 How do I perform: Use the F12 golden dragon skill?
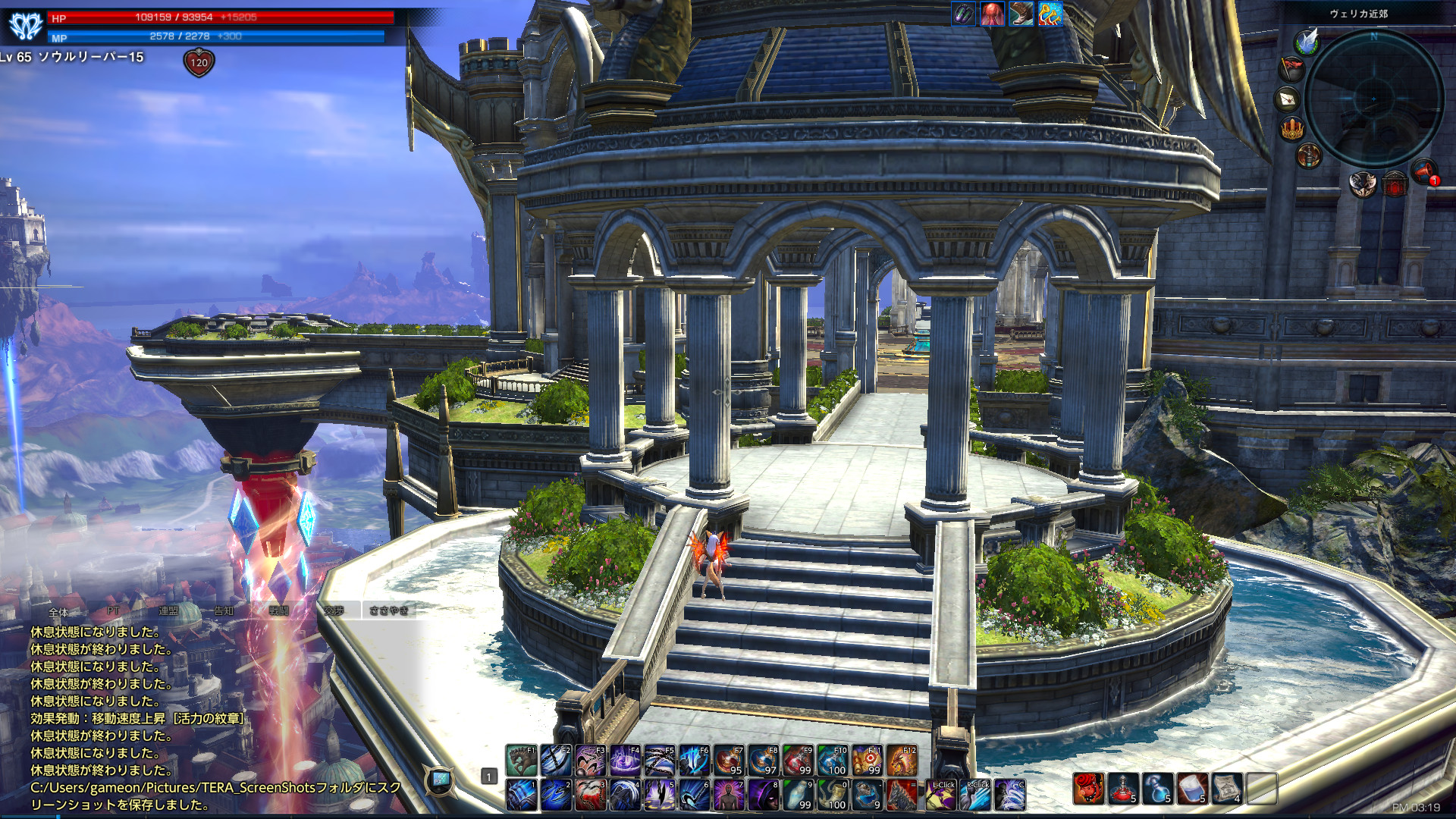(x=902, y=761)
